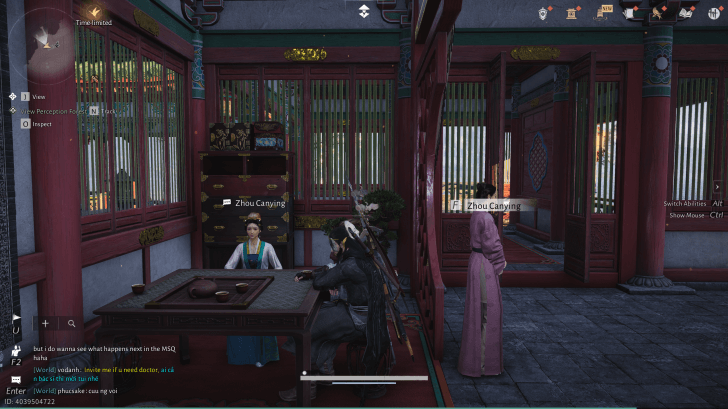The height and width of the screenshot is (409, 728).
Task: Open the shield badge icon in top bar
Action: 545,12
